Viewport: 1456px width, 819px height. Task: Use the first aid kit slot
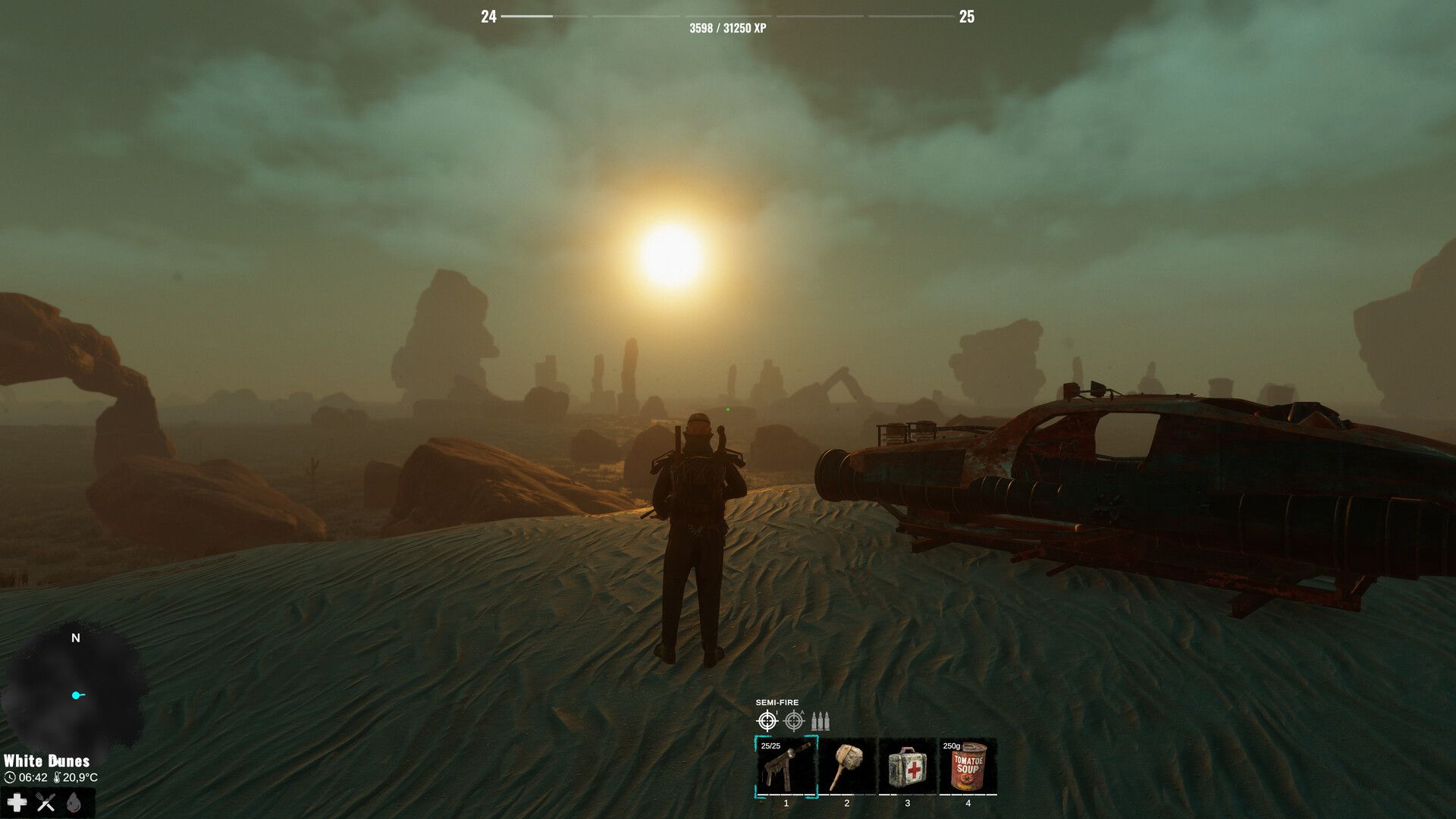coord(907,767)
